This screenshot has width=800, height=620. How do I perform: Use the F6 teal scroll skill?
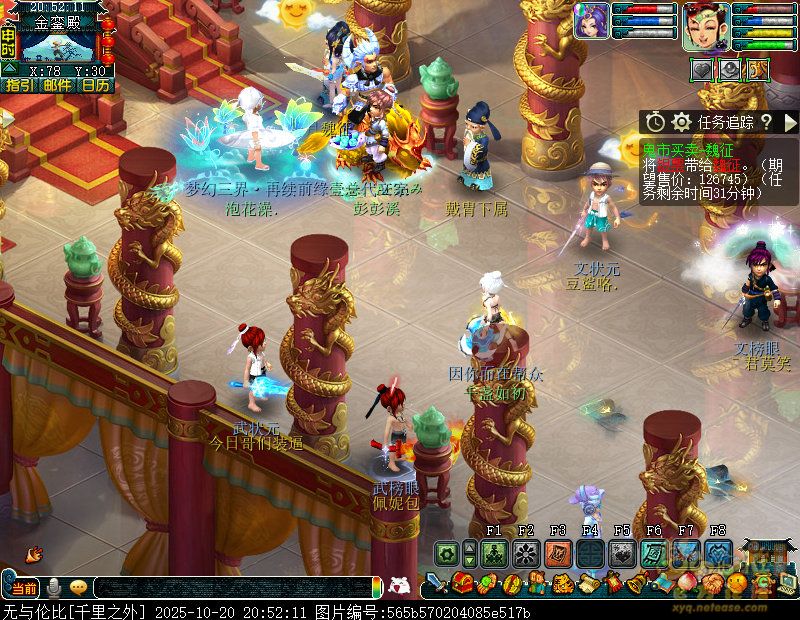click(654, 553)
